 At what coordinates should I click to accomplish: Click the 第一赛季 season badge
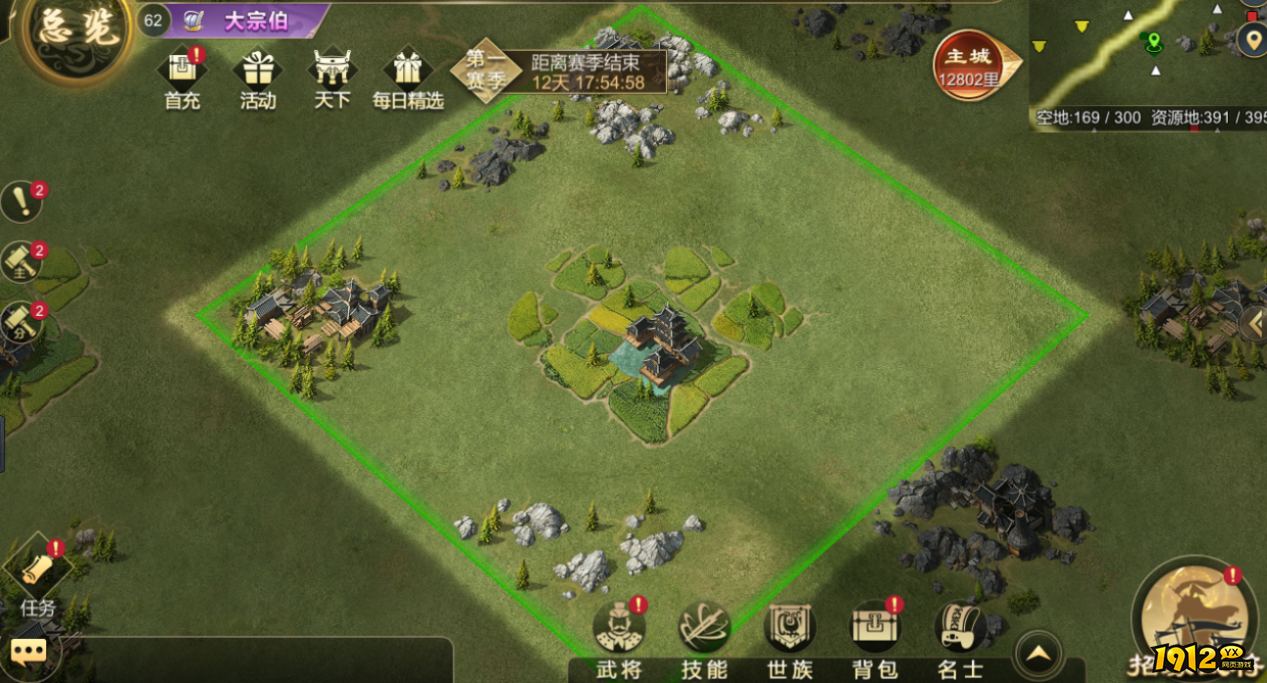[485, 69]
